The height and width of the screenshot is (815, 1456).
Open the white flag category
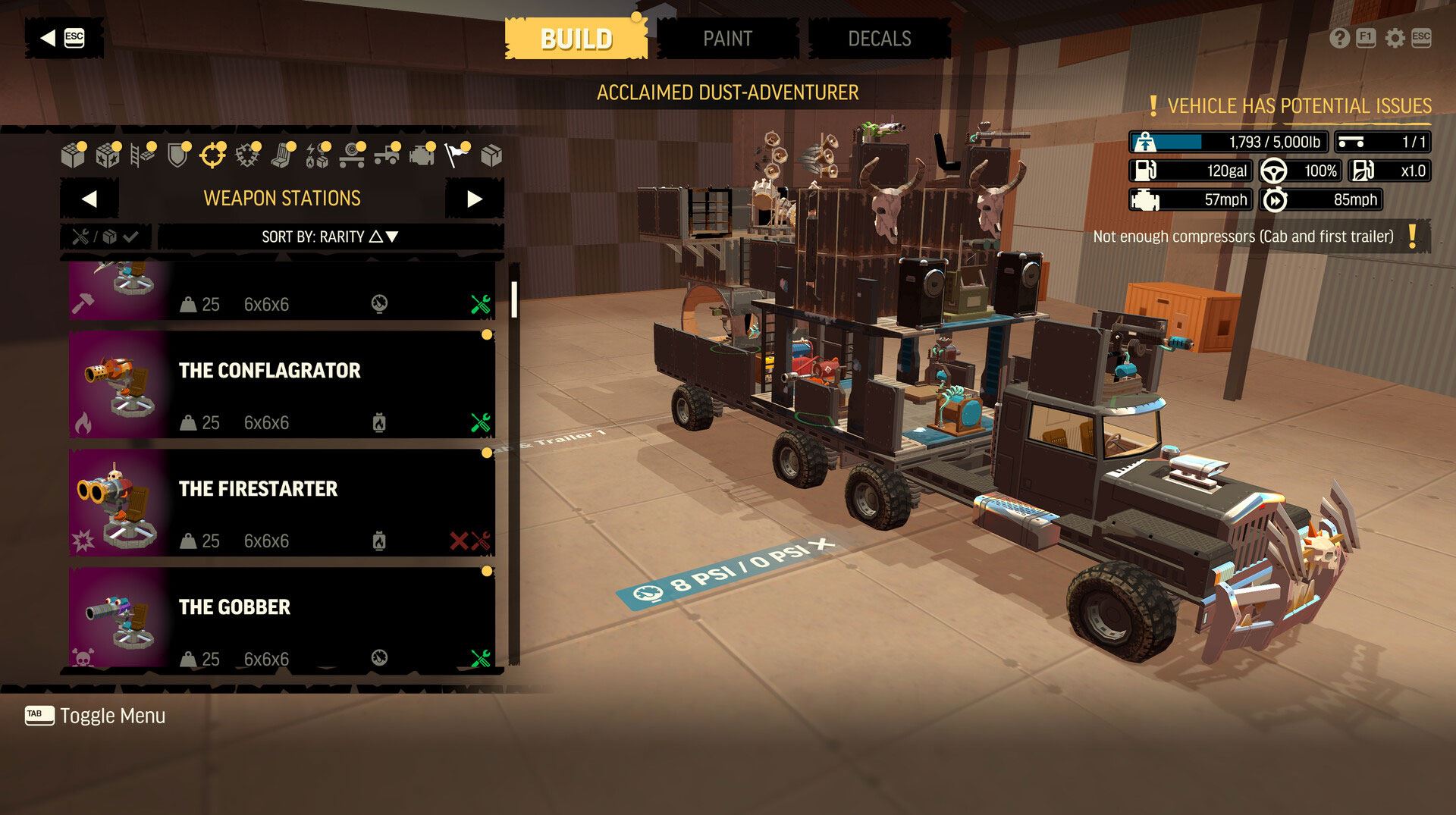pyautogui.click(x=456, y=155)
